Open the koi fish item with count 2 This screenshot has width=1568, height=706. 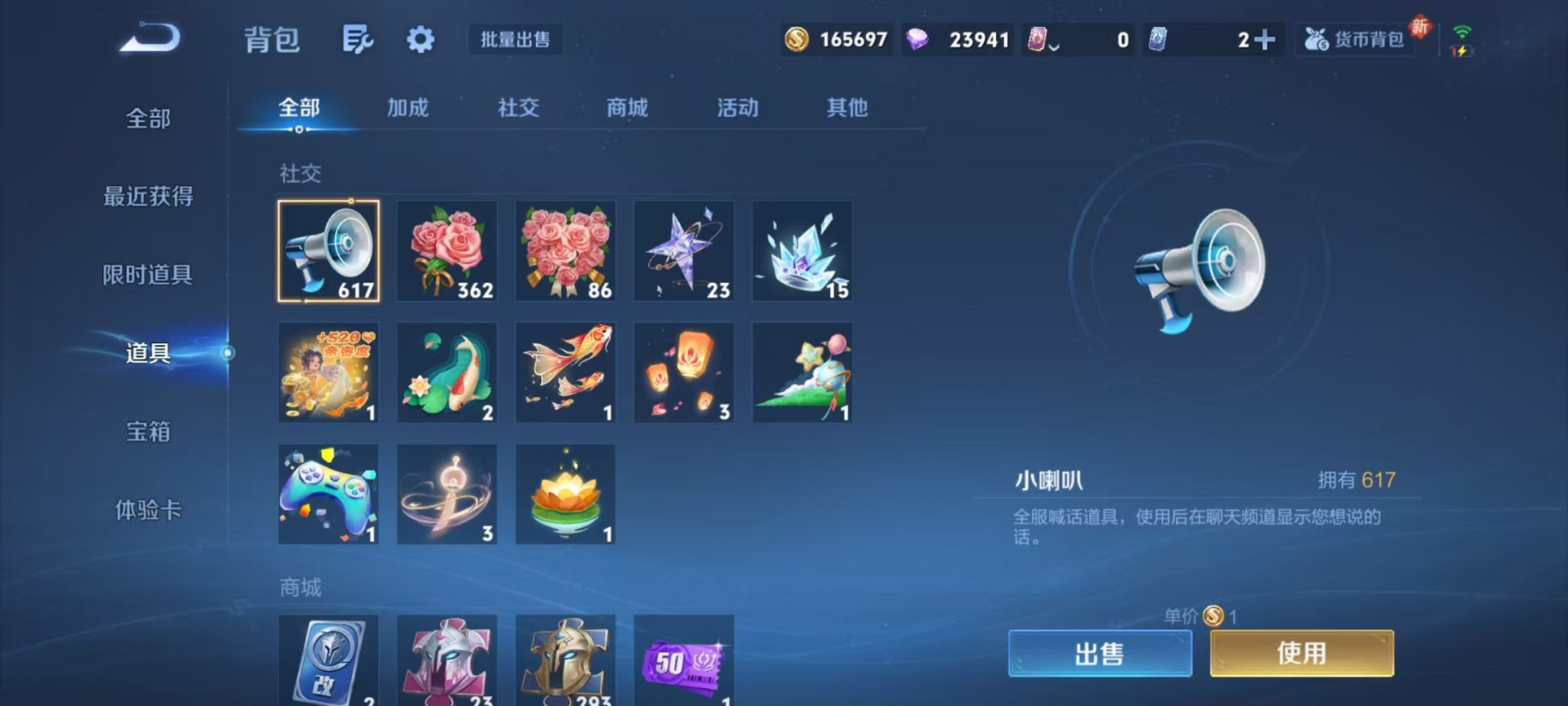tap(447, 372)
